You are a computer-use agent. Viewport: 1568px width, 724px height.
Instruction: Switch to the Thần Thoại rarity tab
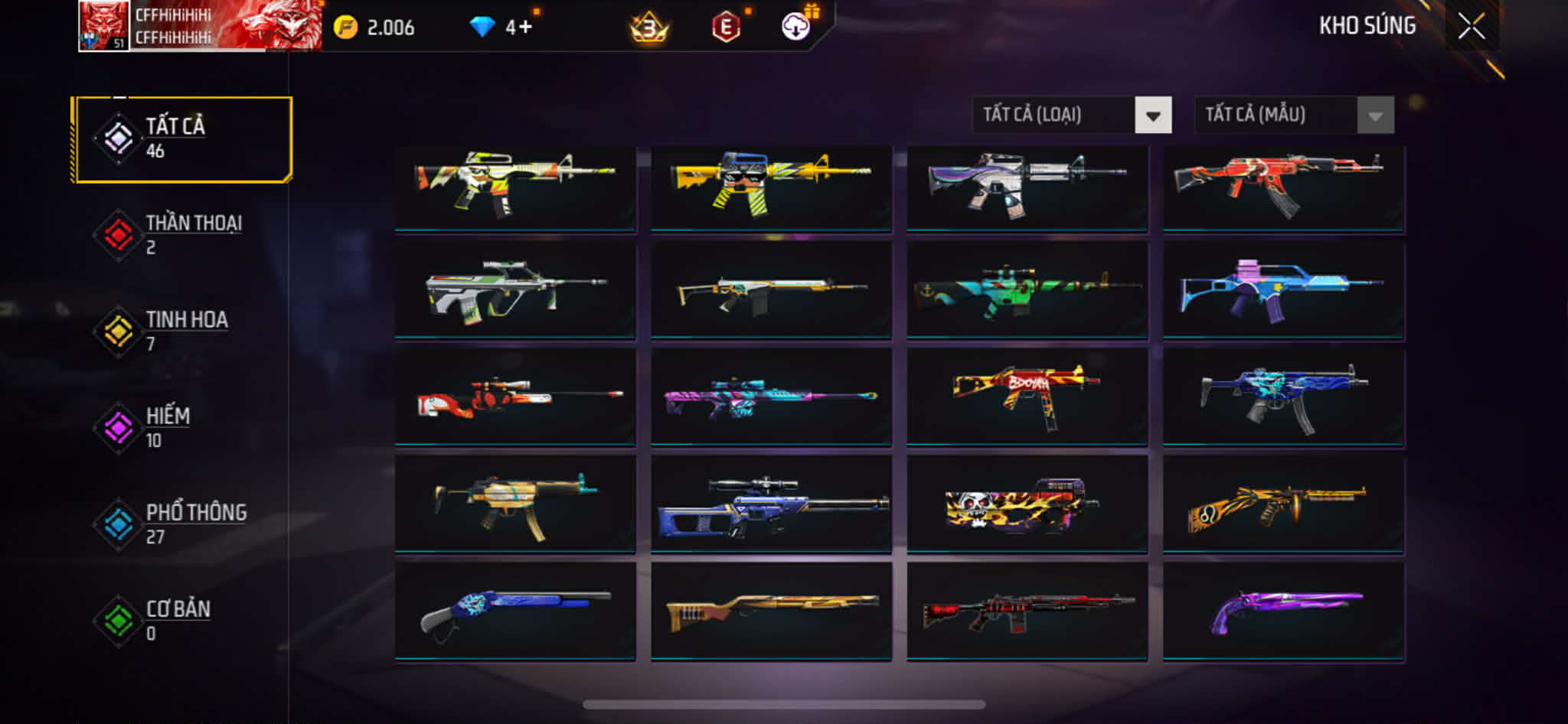(182, 235)
